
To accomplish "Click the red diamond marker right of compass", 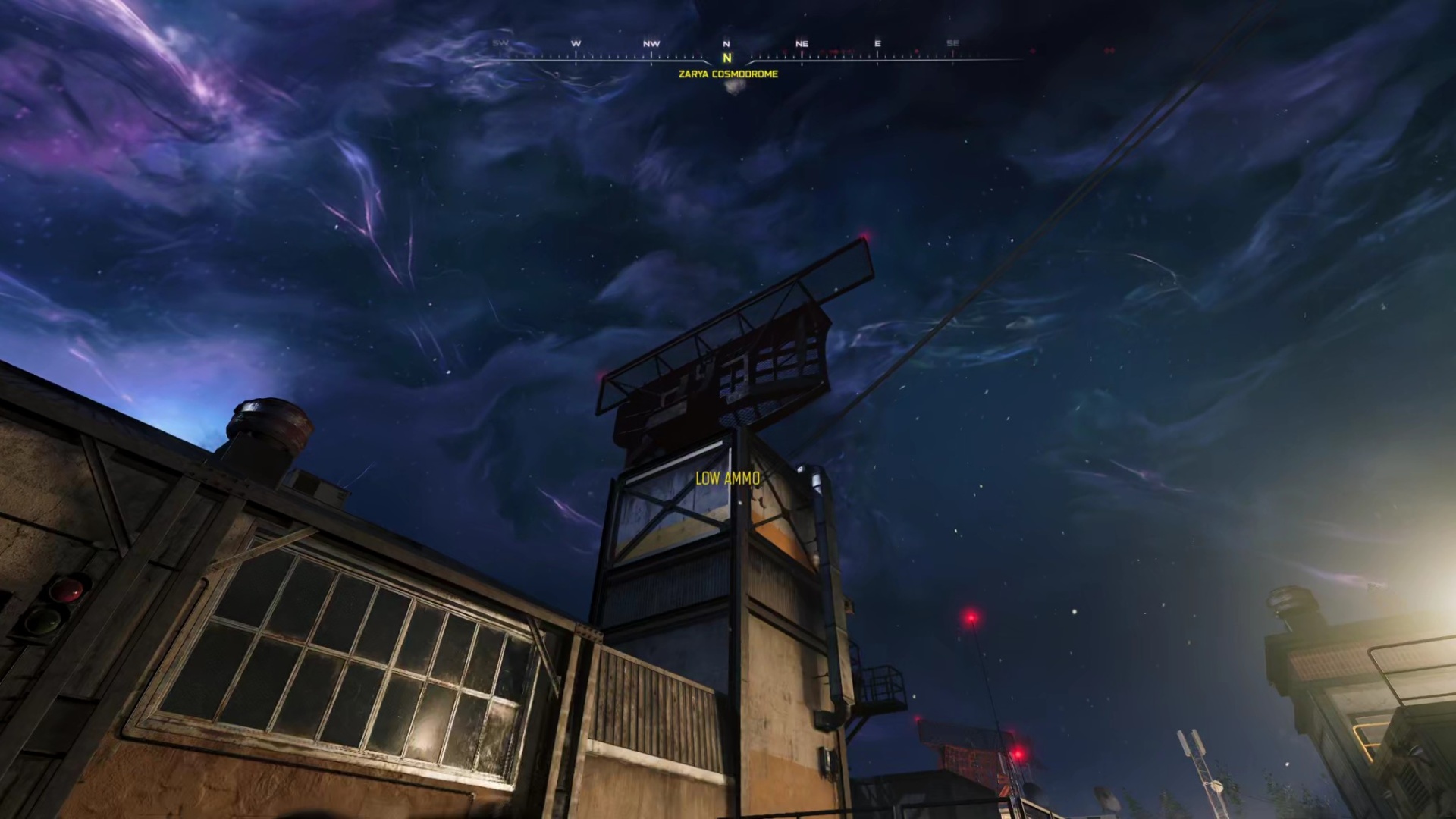I will (1033, 51).
